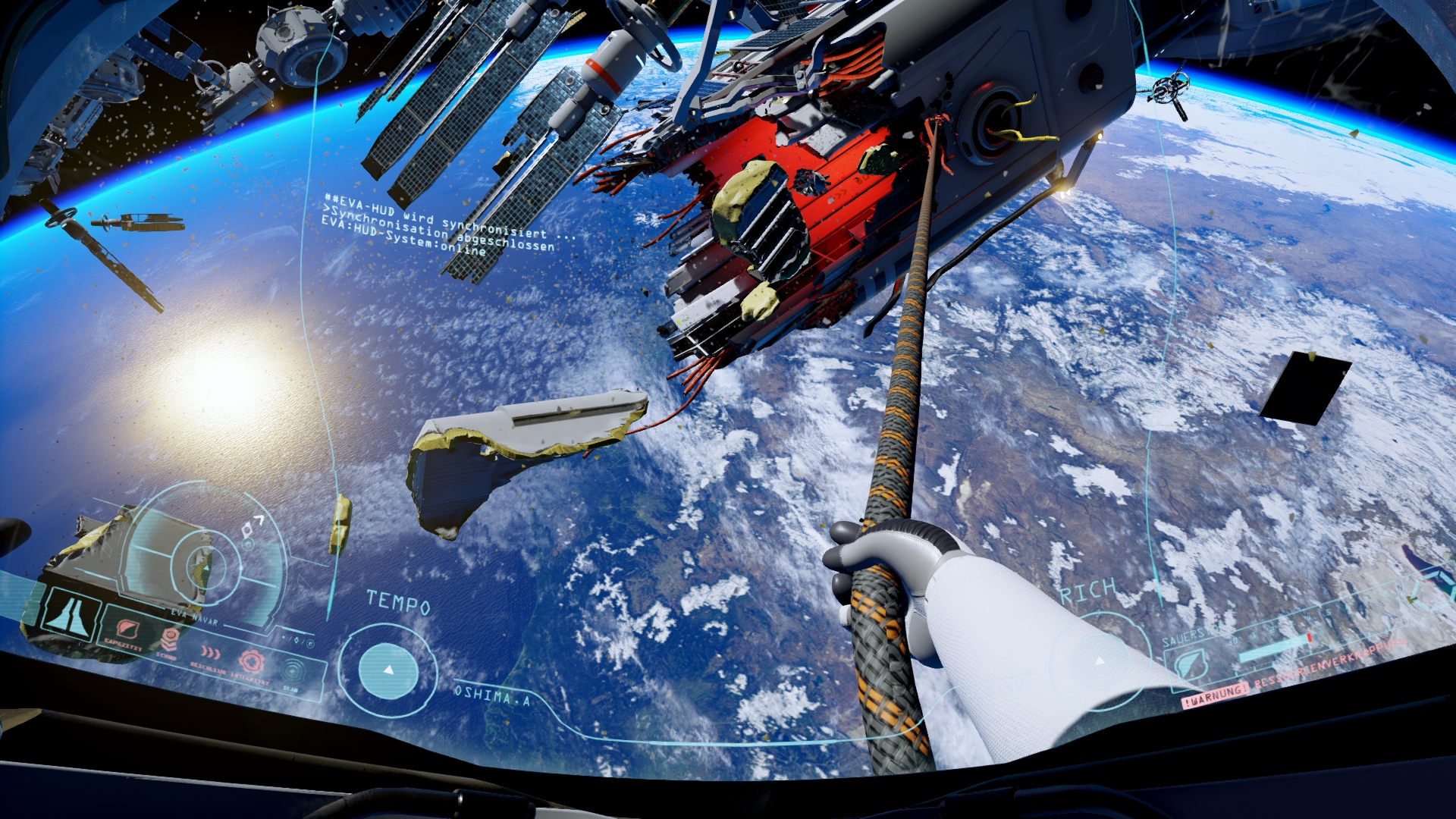Click the Beschleun. triple-chevron icon
The image size is (1456, 819).
(x=210, y=652)
